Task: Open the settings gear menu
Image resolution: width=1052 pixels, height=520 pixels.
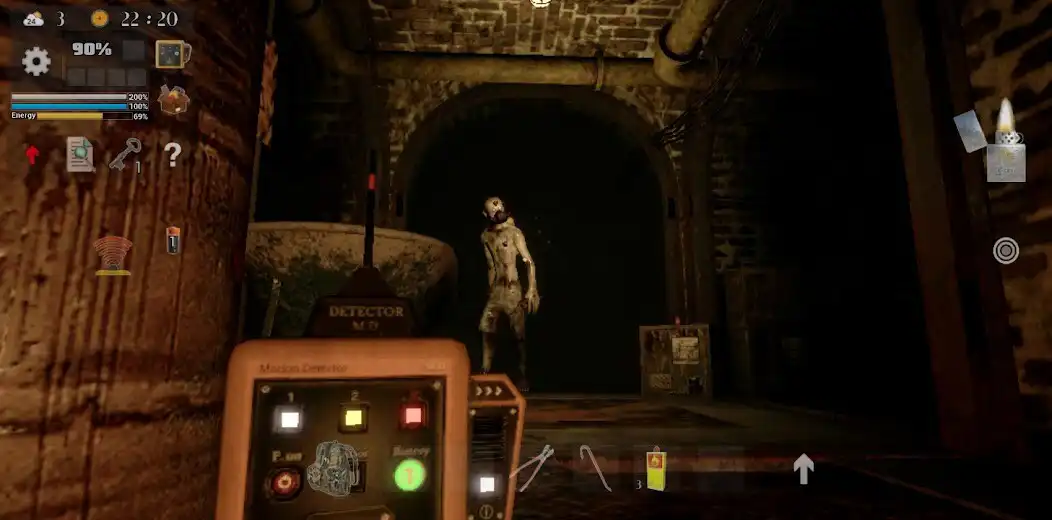Action: pyautogui.click(x=36, y=62)
